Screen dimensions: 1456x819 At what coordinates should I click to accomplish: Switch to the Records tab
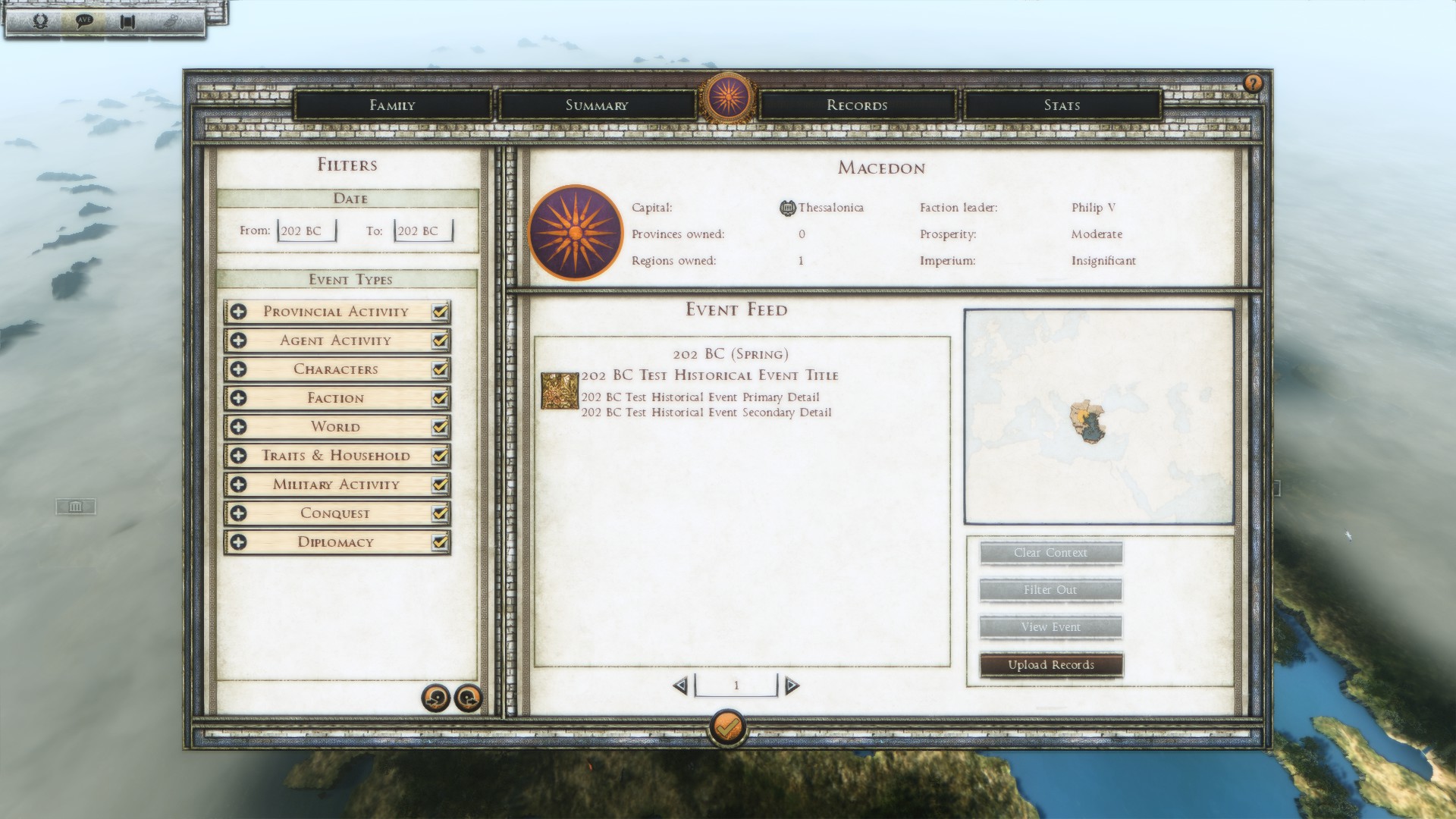coord(857,105)
